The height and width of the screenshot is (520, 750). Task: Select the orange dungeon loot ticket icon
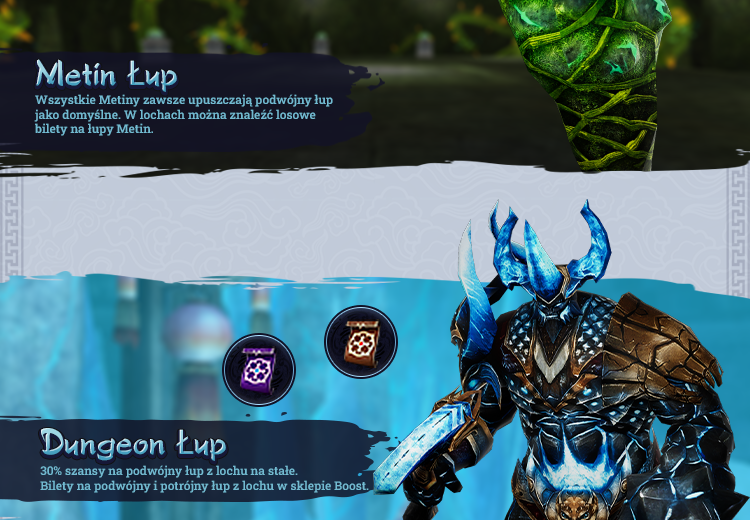pos(361,342)
